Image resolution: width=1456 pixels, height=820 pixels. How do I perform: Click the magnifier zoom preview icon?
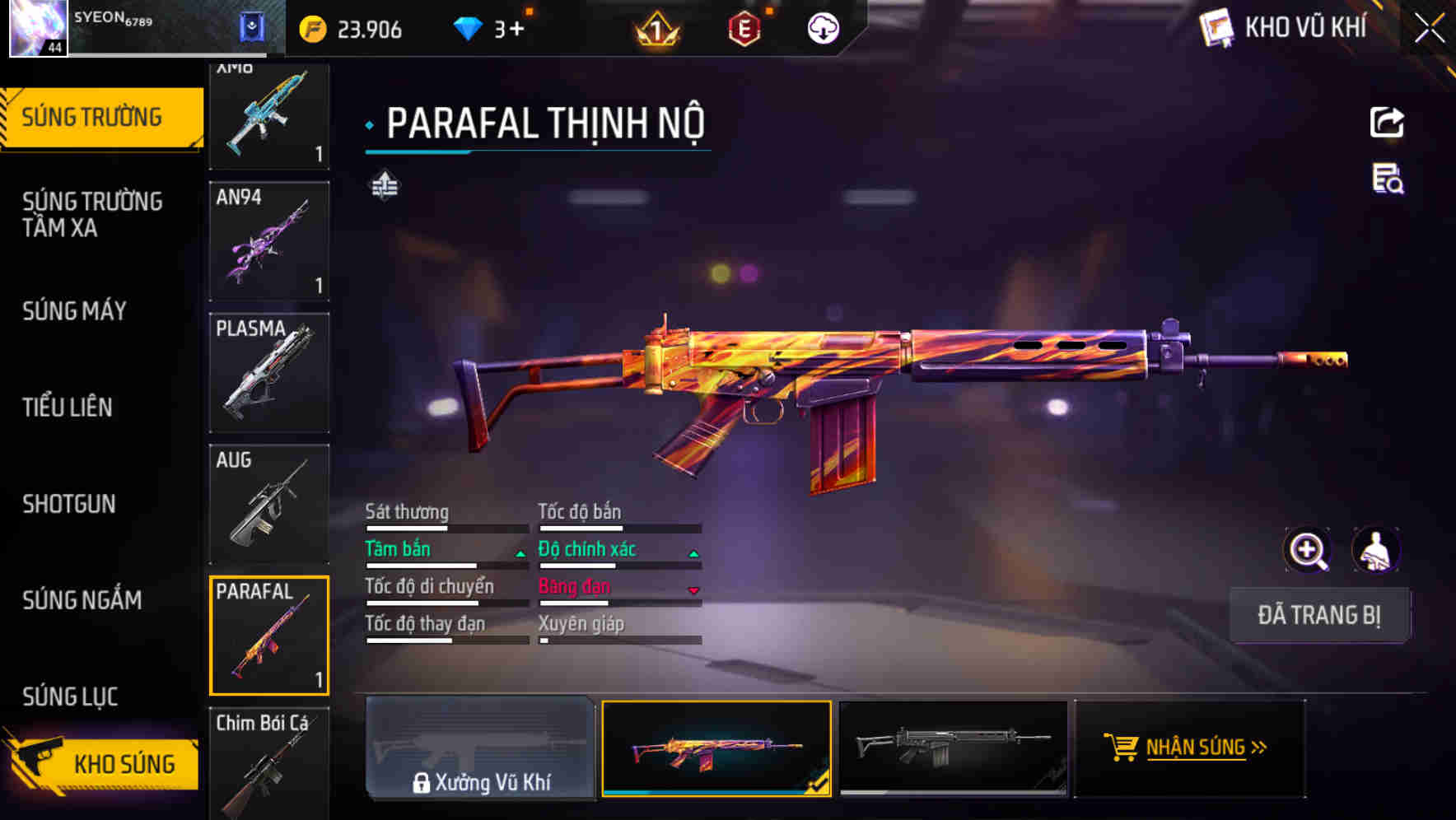click(x=1309, y=549)
